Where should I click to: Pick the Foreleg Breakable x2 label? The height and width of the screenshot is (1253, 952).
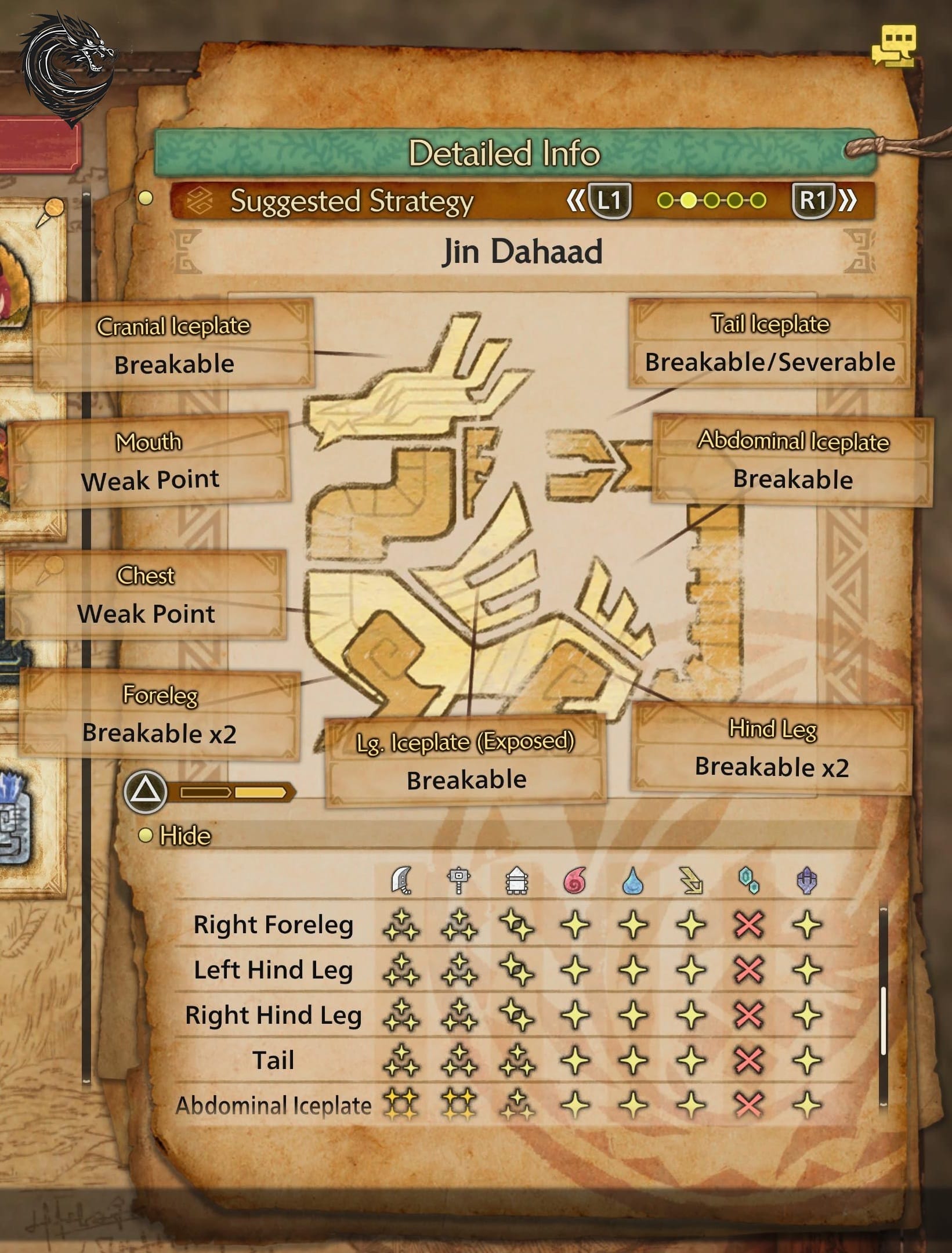160,714
